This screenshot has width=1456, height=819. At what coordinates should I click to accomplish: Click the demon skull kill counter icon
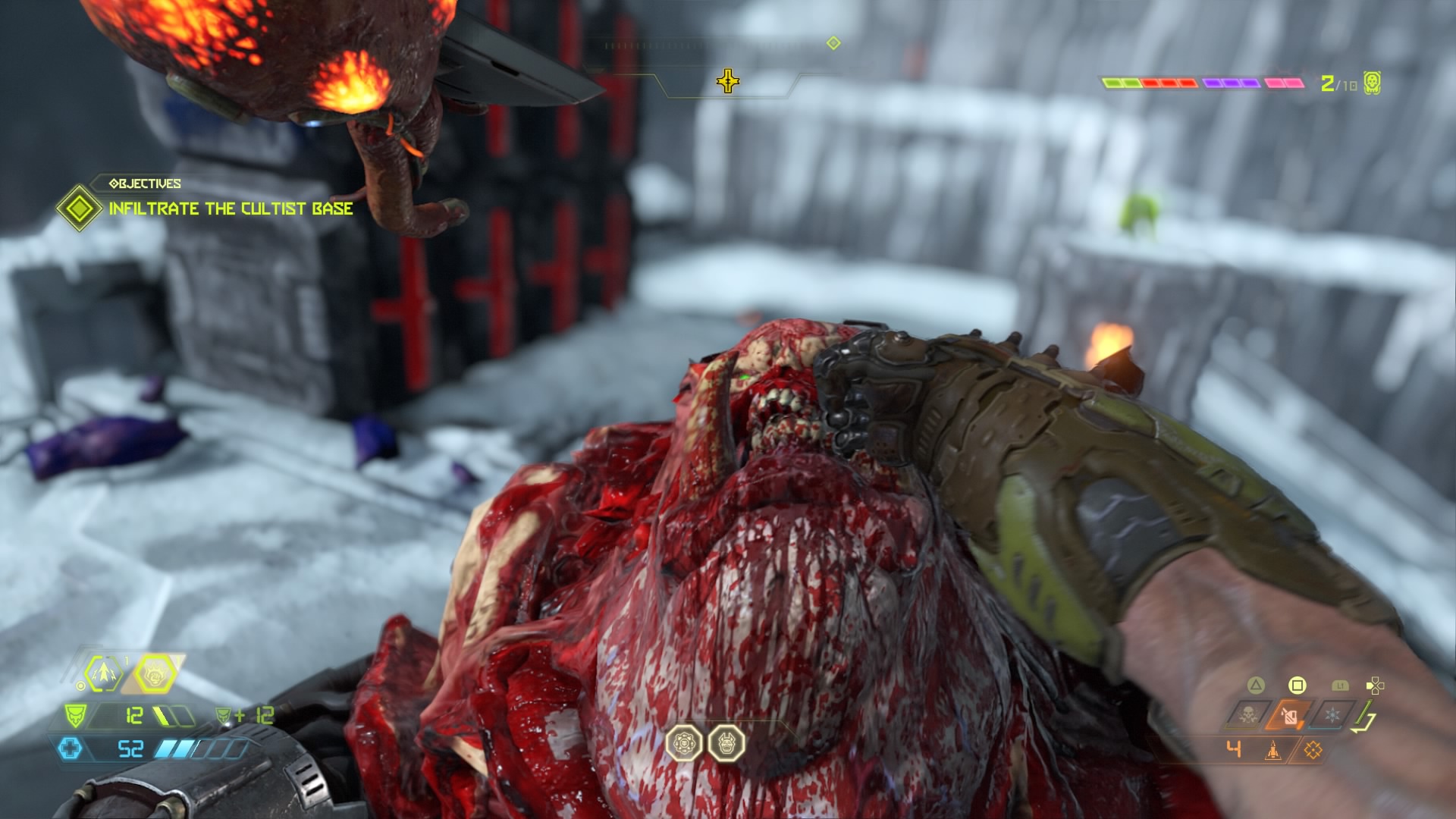pyautogui.click(x=1372, y=83)
